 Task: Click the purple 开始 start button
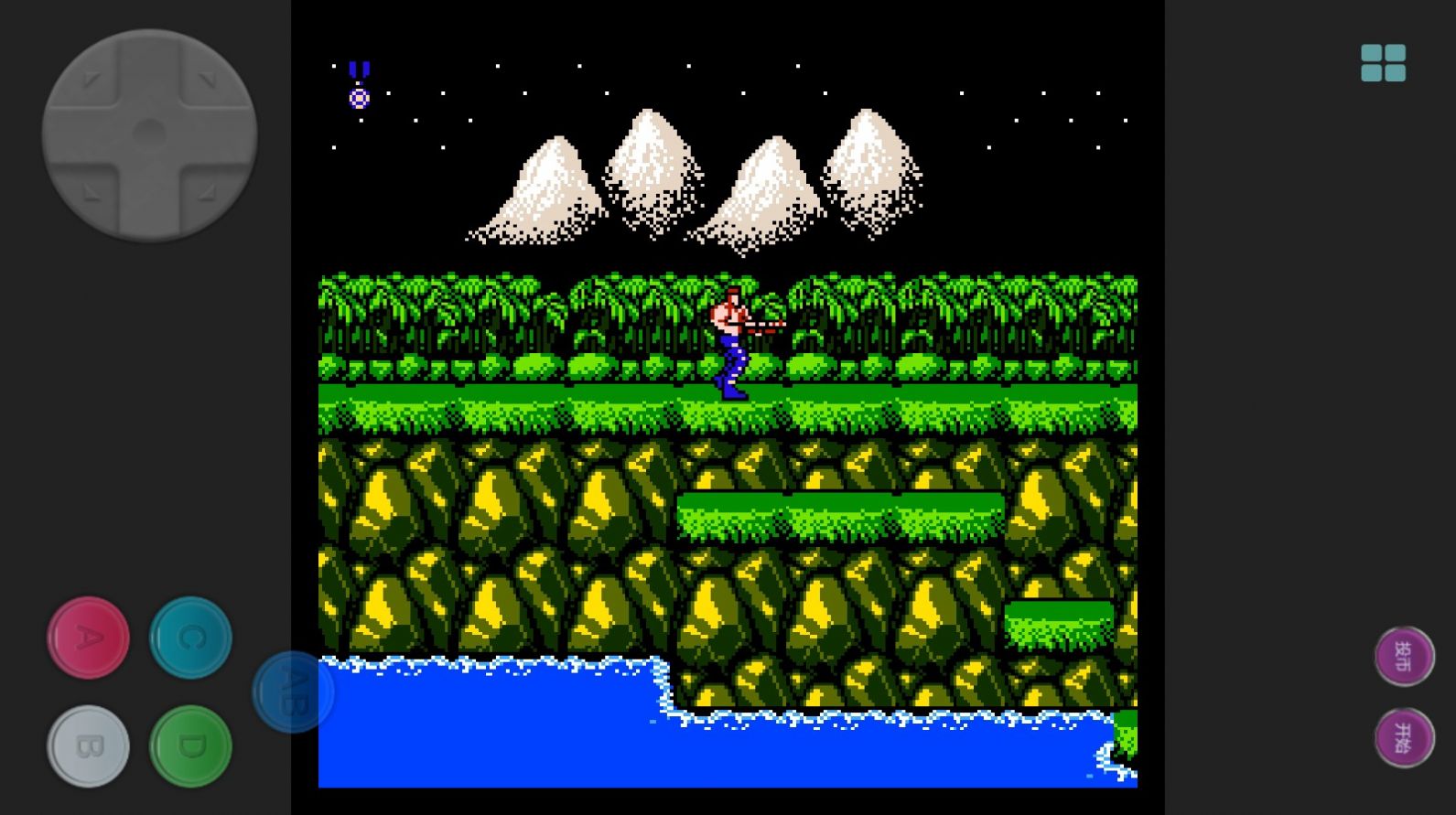(x=1404, y=737)
